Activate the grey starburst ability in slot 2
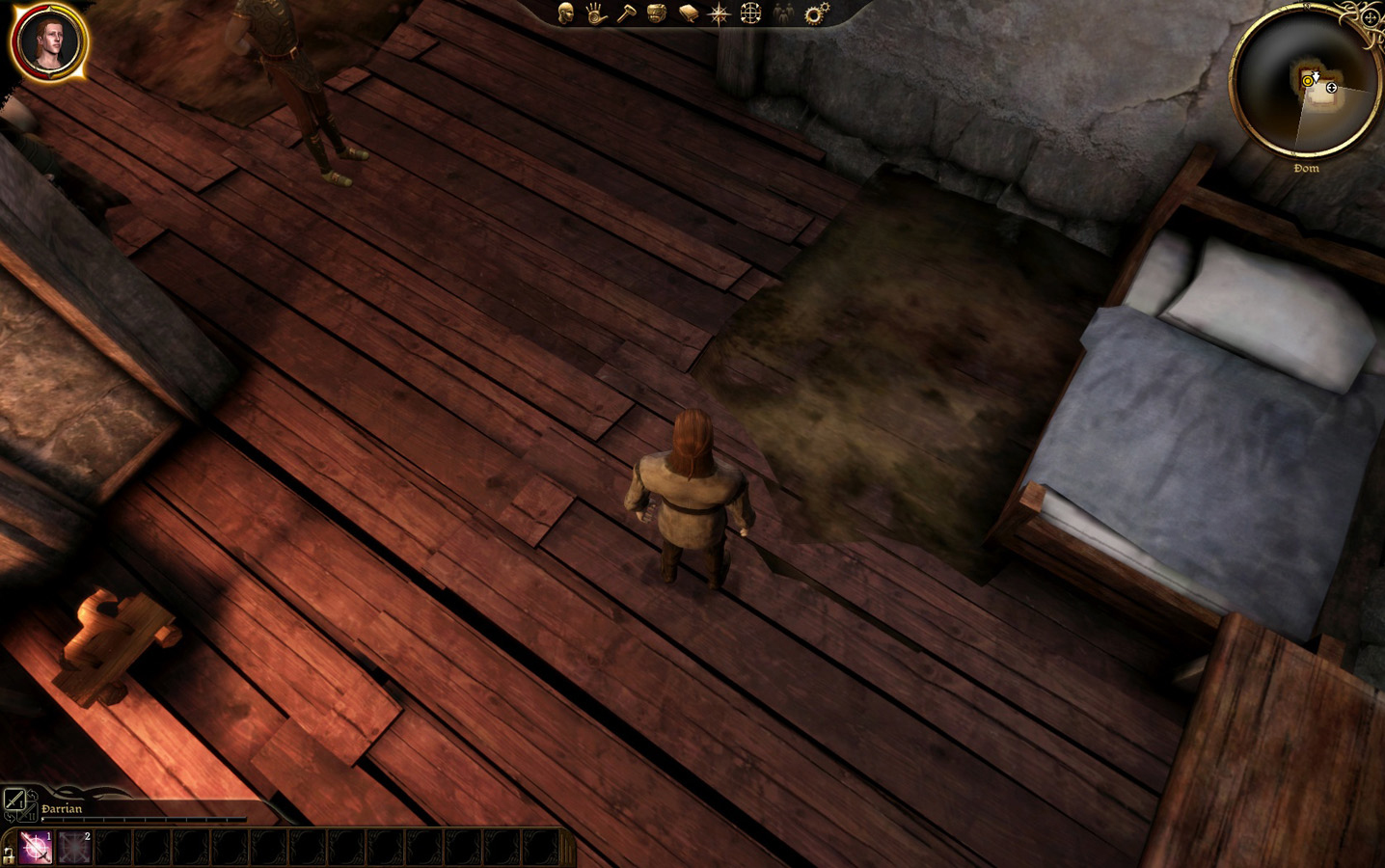The width and height of the screenshot is (1385, 868). pyautogui.click(x=75, y=847)
